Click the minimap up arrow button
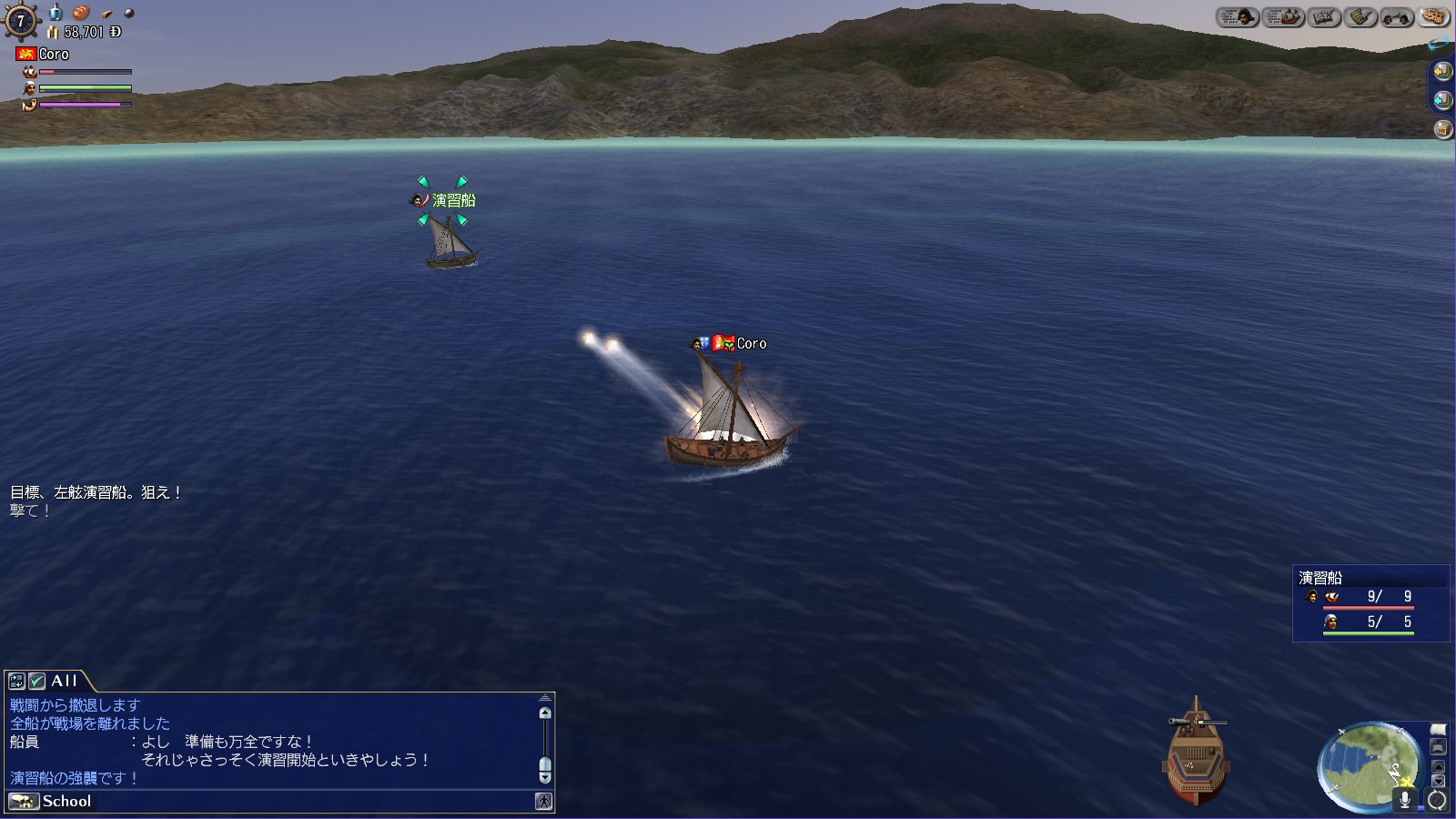Image resolution: width=1456 pixels, height=819 pixels. [x=1438, y=766]
